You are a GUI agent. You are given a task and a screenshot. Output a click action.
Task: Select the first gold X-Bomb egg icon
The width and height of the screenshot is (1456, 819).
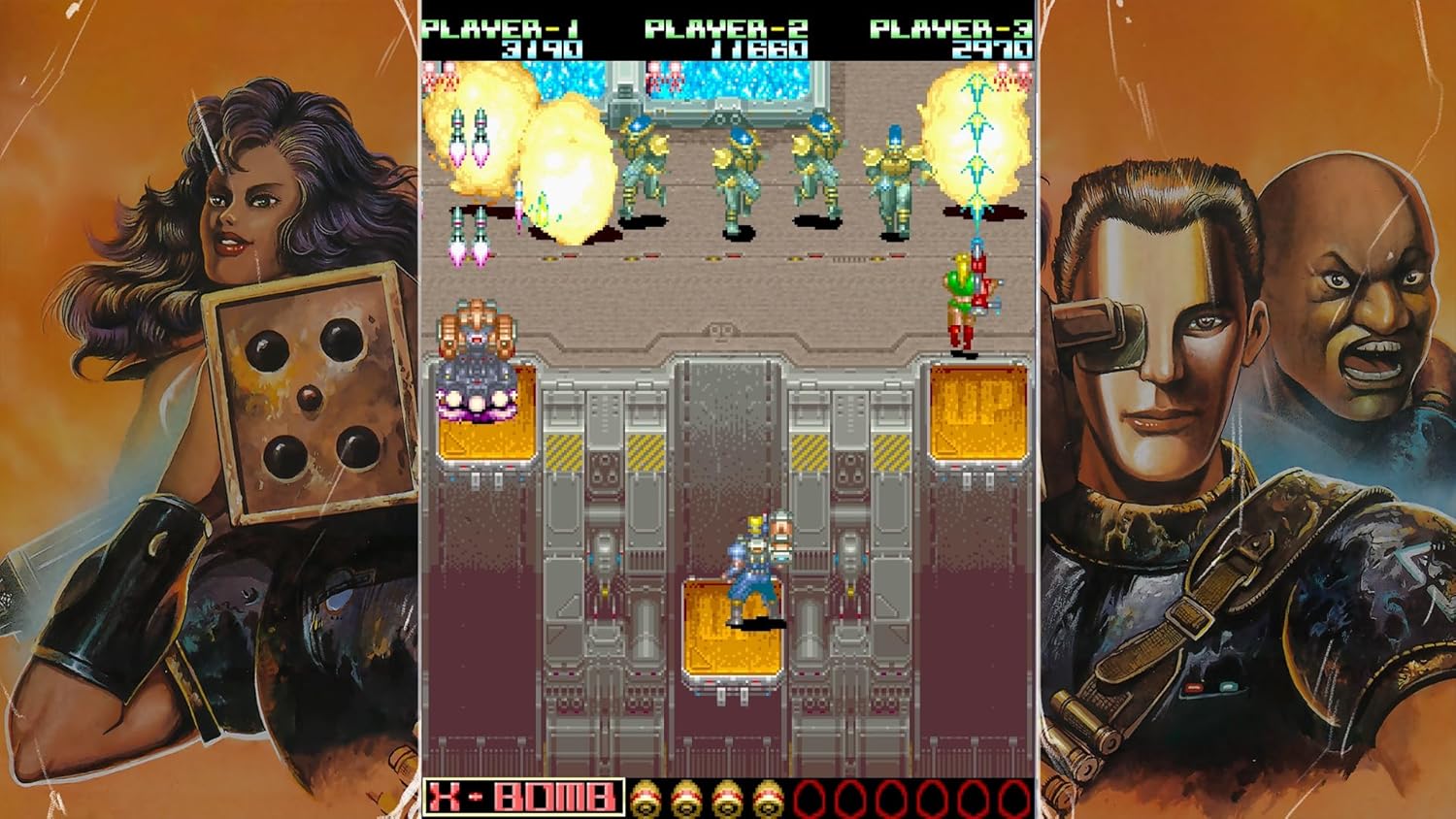point(645,800)
